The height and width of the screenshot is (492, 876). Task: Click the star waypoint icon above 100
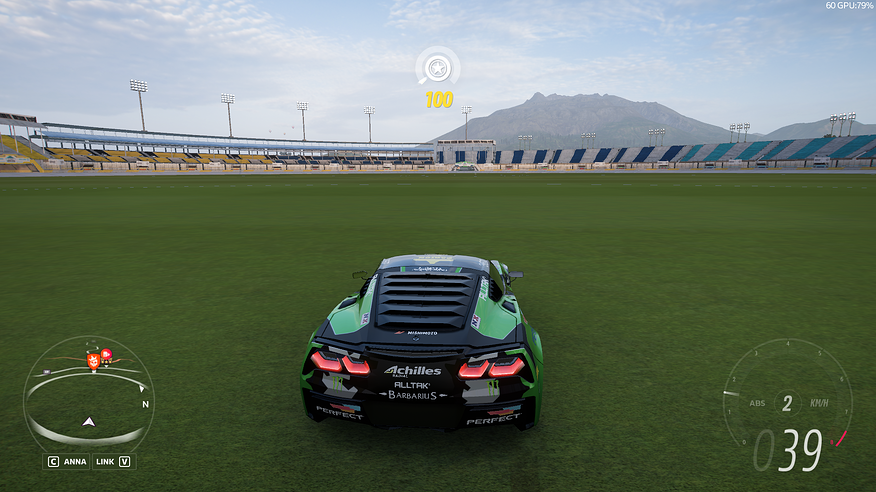[437, 68]
